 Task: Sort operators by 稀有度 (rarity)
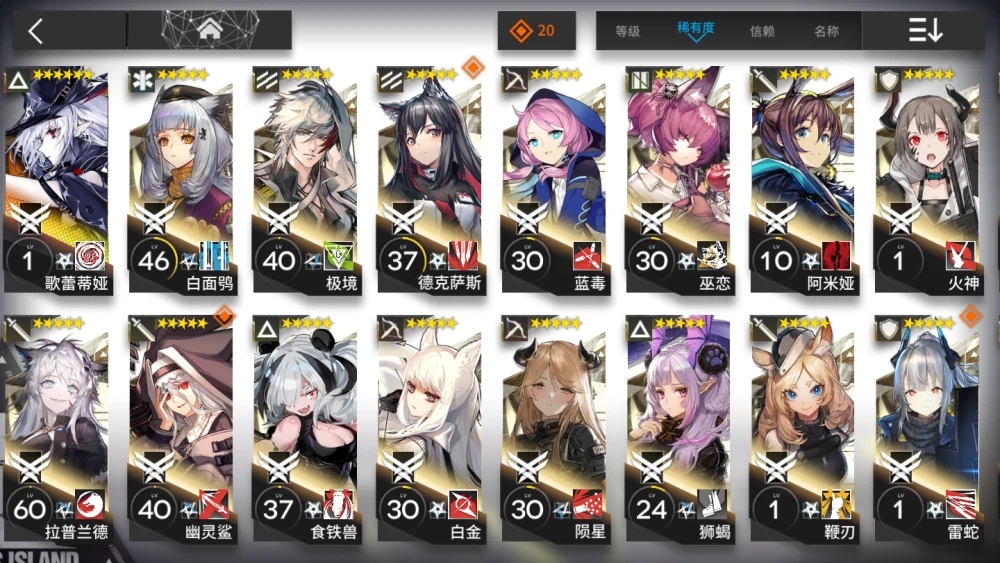click(x=694, y=30)
